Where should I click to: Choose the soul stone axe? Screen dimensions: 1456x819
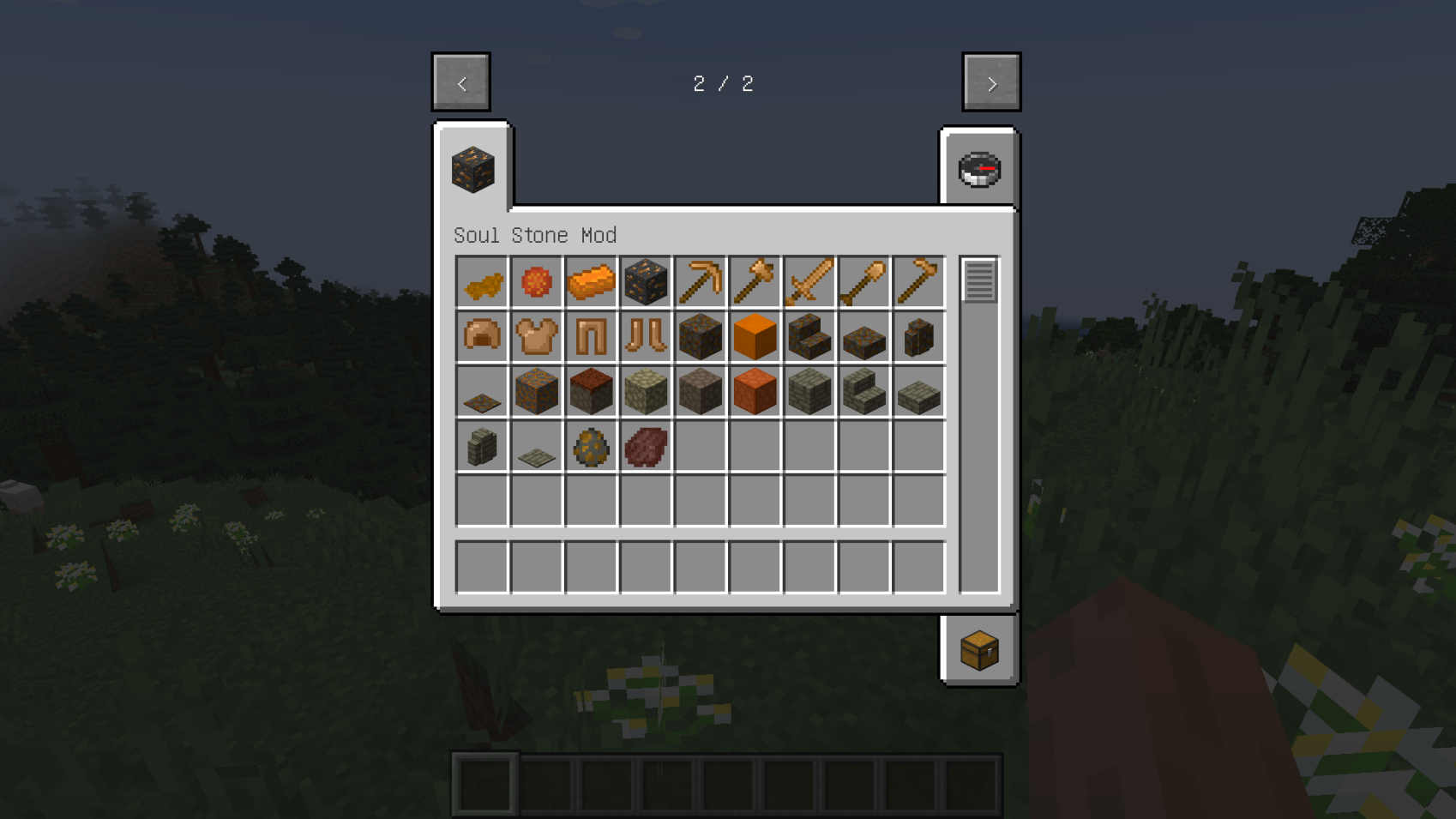[755, 282]
